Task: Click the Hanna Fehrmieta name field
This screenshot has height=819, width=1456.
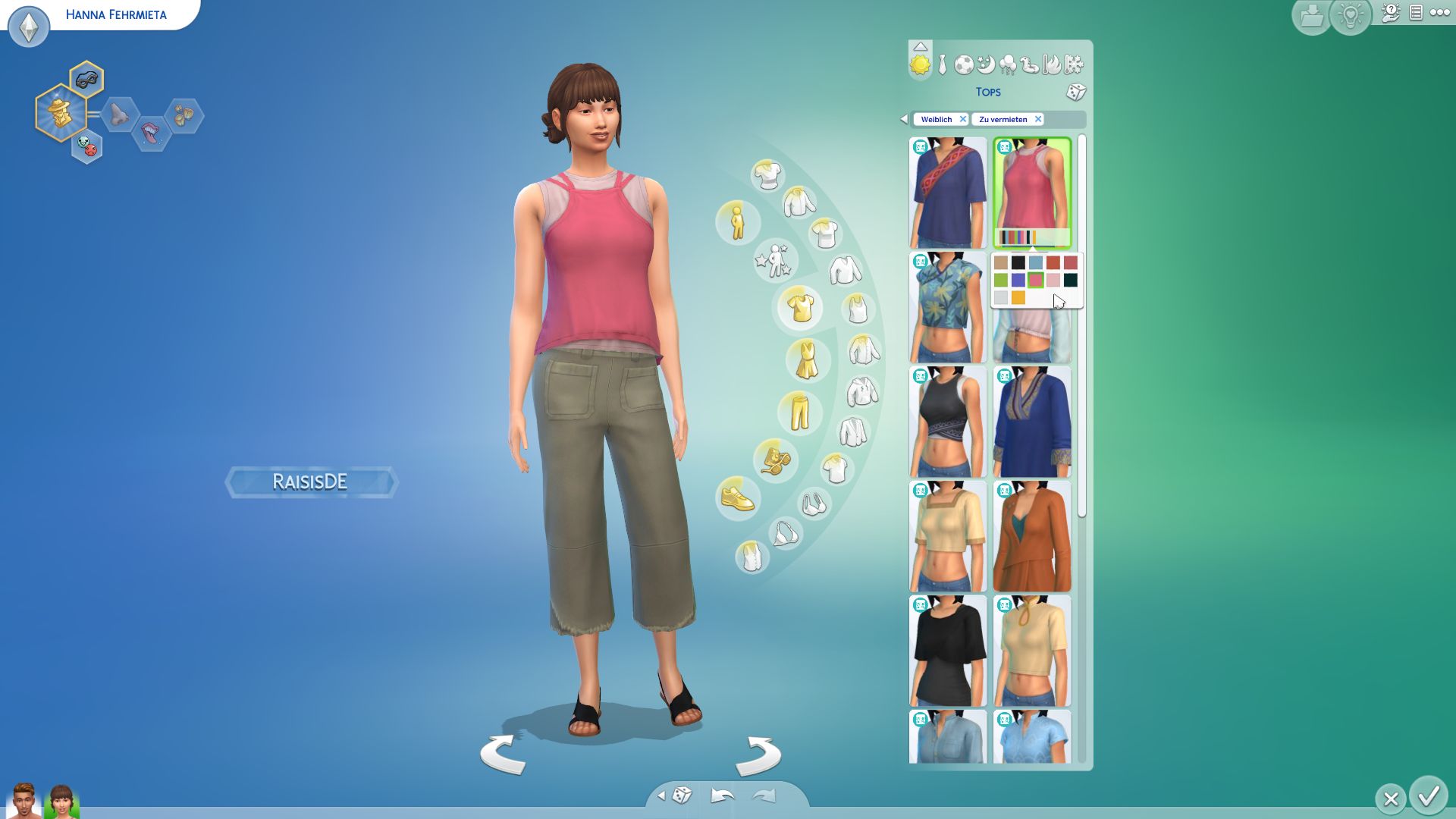Action: coord(116,14)
